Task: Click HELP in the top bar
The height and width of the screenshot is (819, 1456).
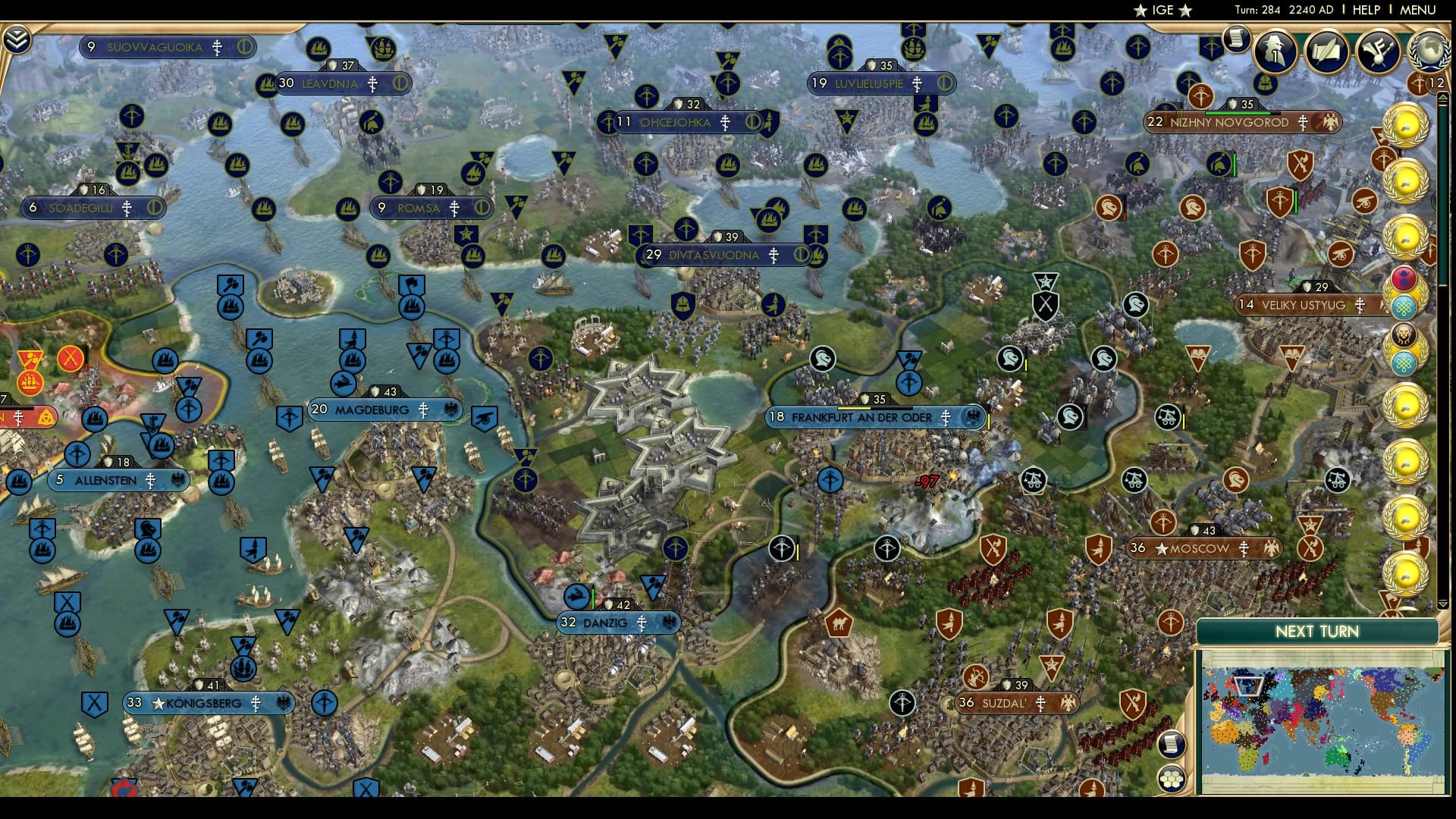Action: (1366, 10)
